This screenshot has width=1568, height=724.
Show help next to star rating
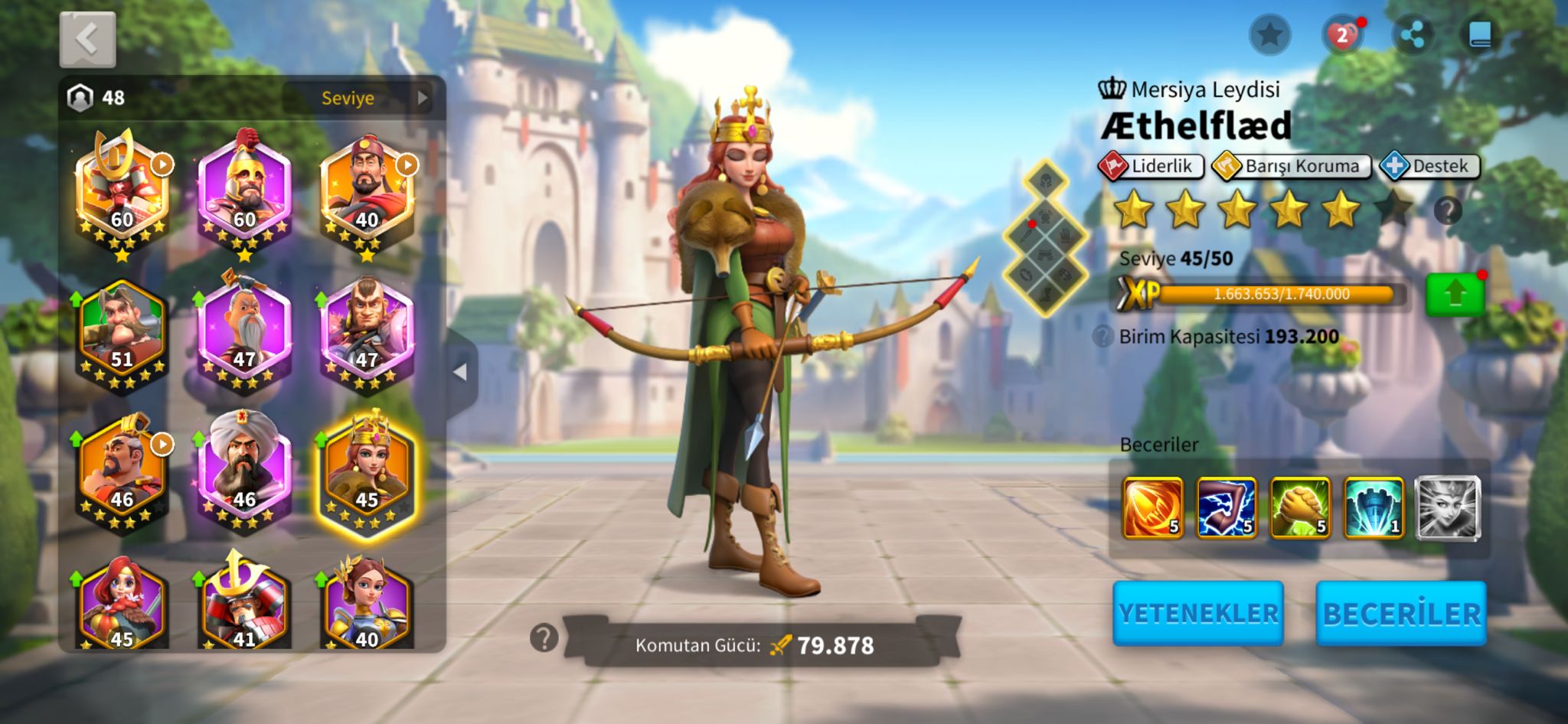[1447, 210]
